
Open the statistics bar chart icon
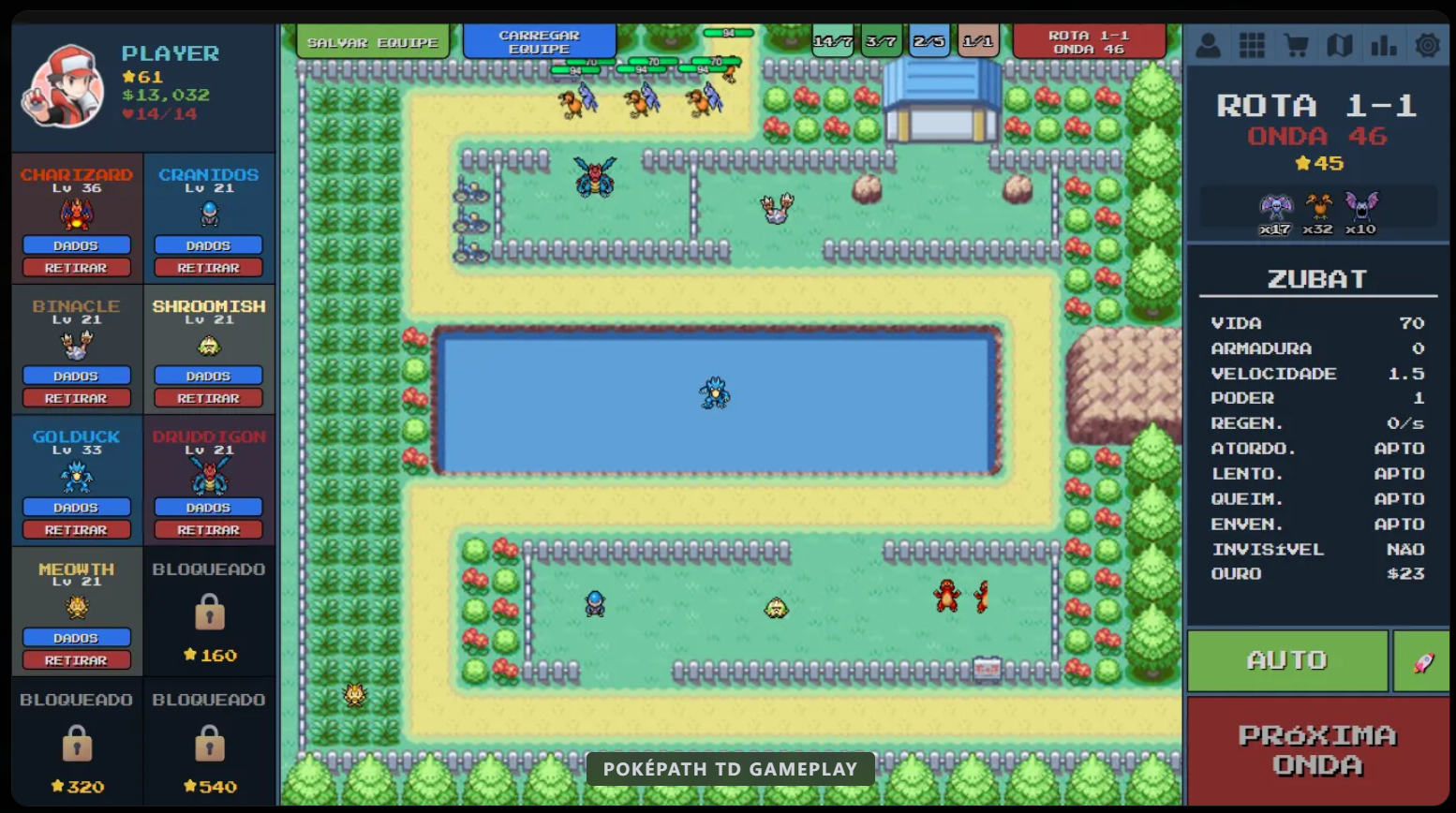point(1383,44)
